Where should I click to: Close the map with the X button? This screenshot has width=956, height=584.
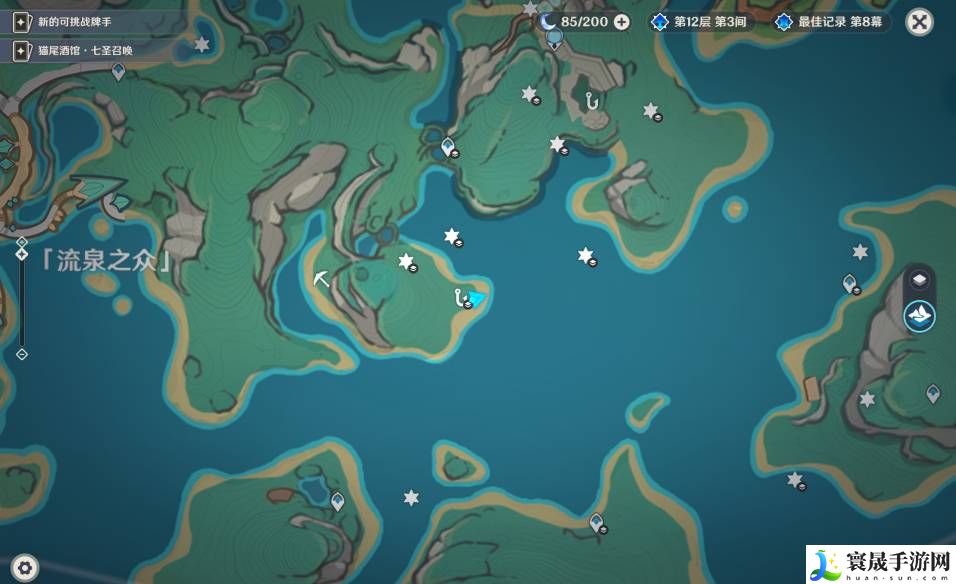919,21
